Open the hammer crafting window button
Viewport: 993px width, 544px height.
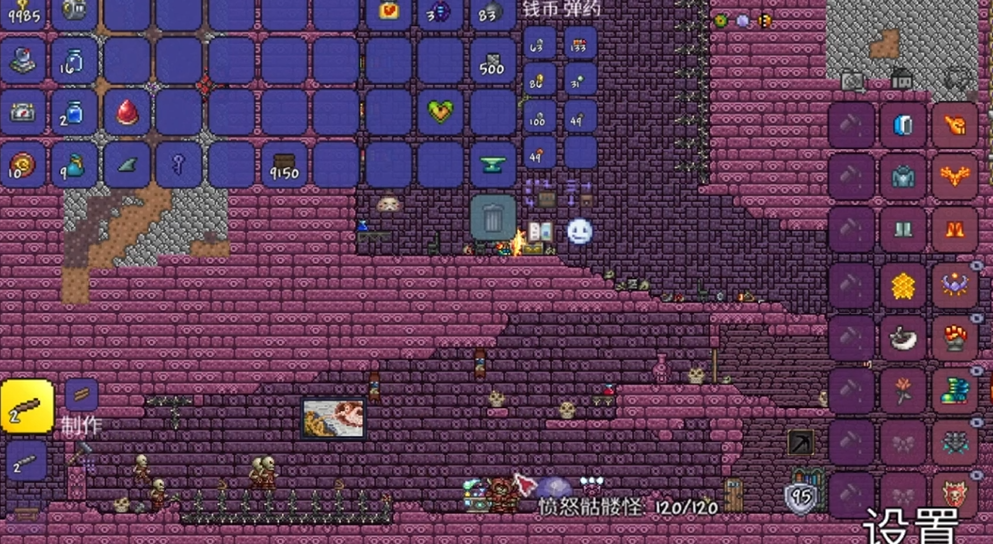(x=81, y=455)
